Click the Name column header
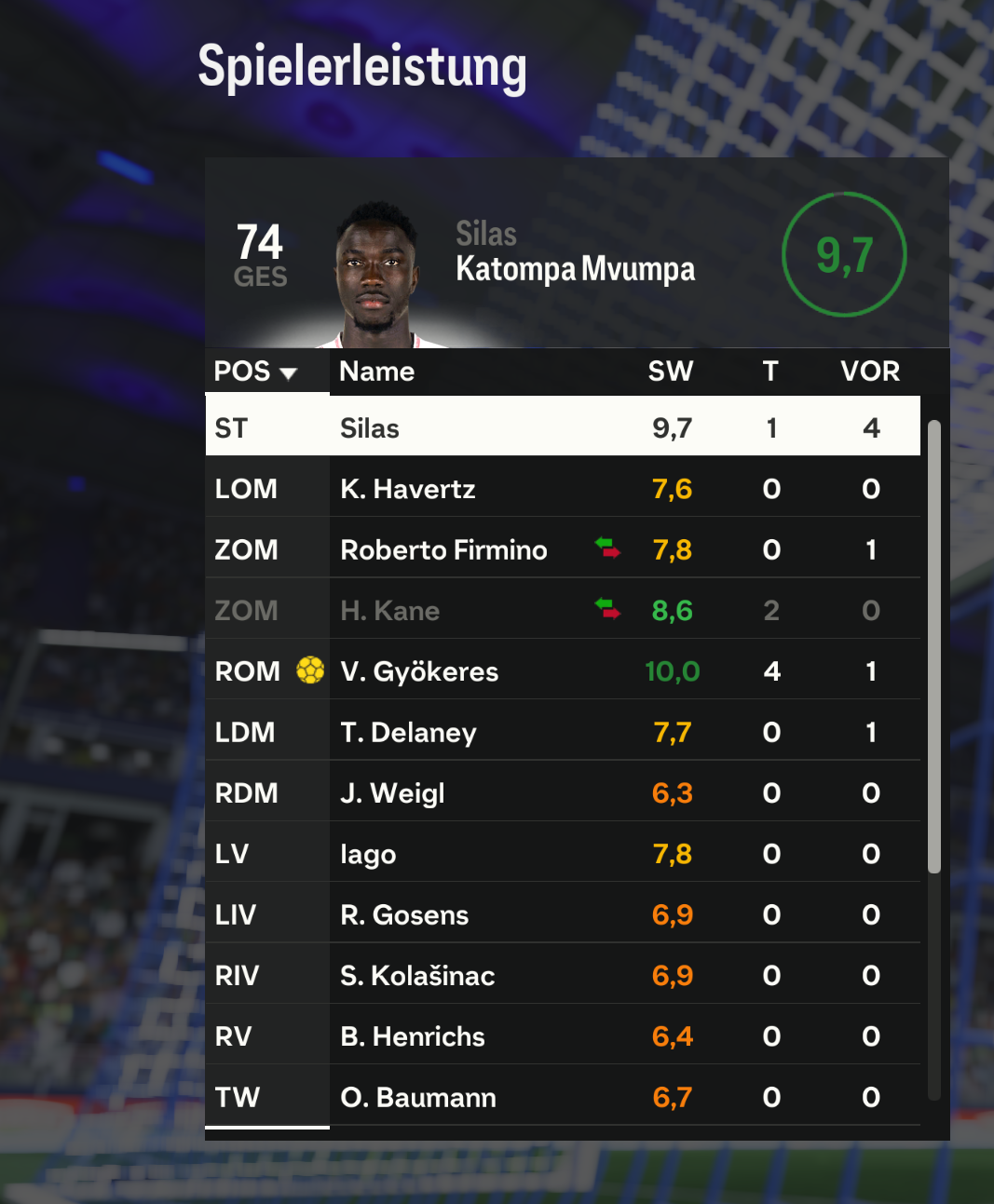The image size is (994, 1204). (x=377, y=372)
